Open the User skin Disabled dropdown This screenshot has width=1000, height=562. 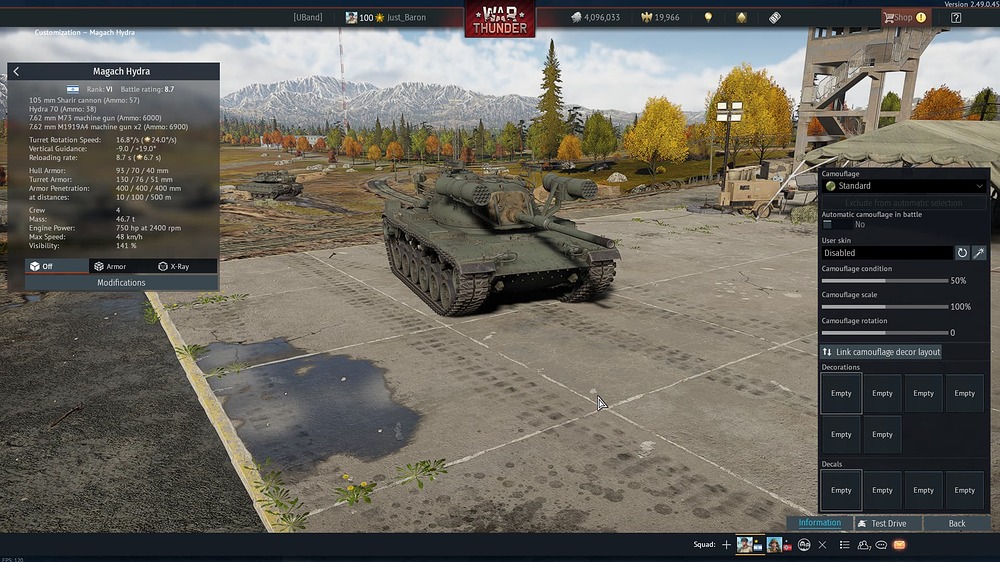[886, 253]
